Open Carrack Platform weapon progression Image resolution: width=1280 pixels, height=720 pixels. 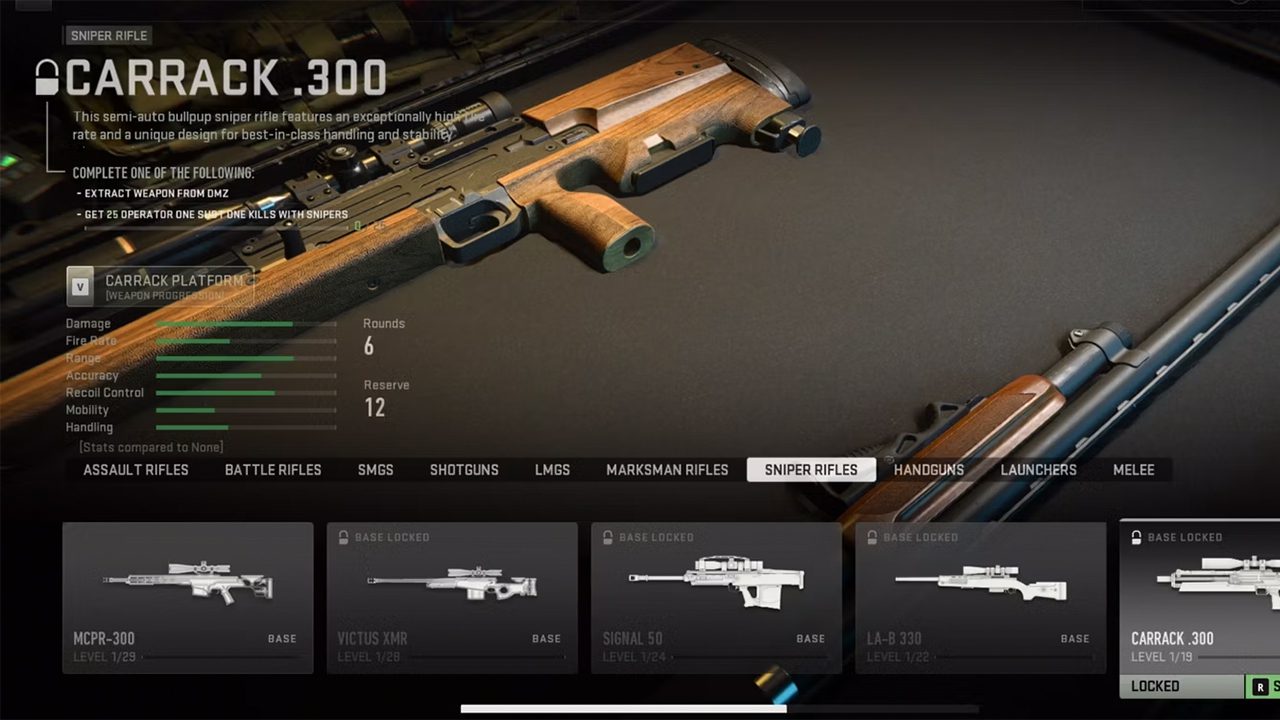160,286
